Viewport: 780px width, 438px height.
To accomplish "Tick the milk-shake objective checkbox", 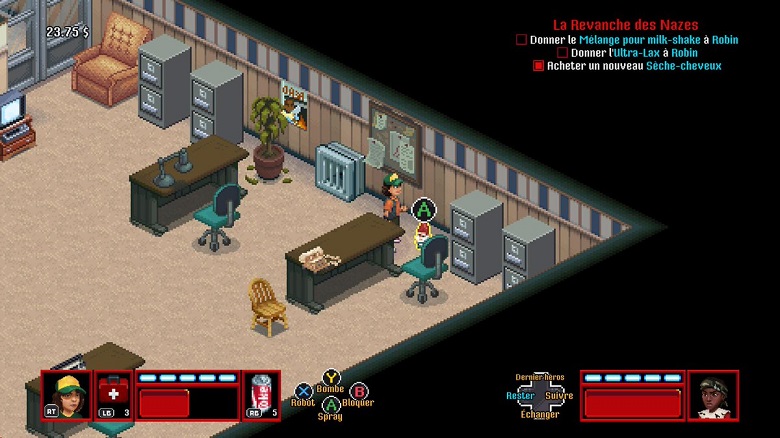I will click(521, 40).
